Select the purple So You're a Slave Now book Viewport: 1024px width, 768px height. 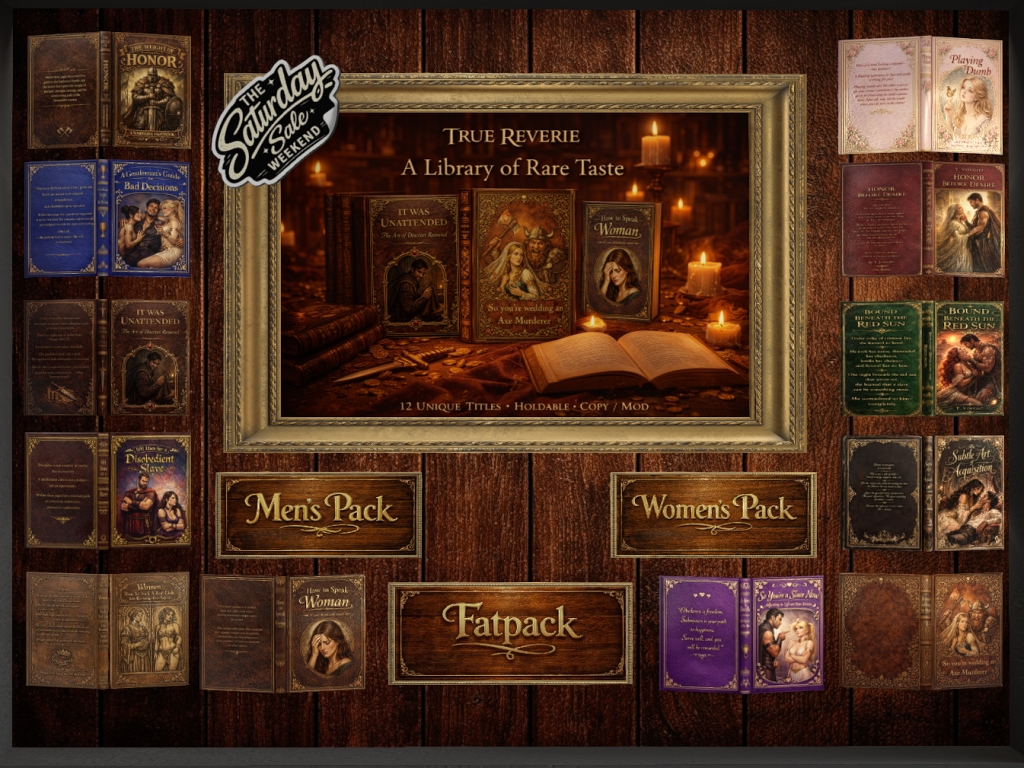click(x=741, y=633)
